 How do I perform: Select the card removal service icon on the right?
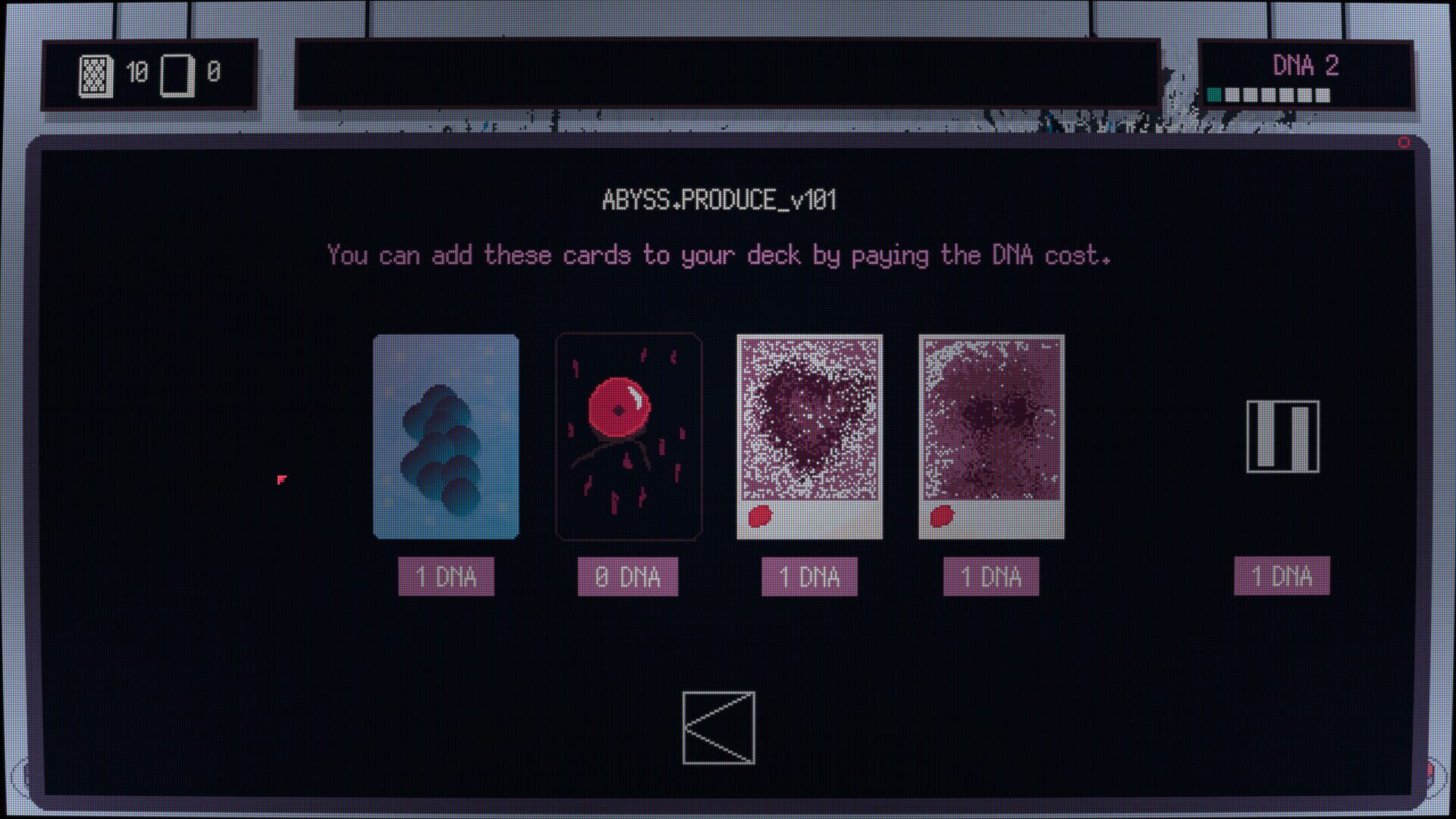coord(1282,438)
